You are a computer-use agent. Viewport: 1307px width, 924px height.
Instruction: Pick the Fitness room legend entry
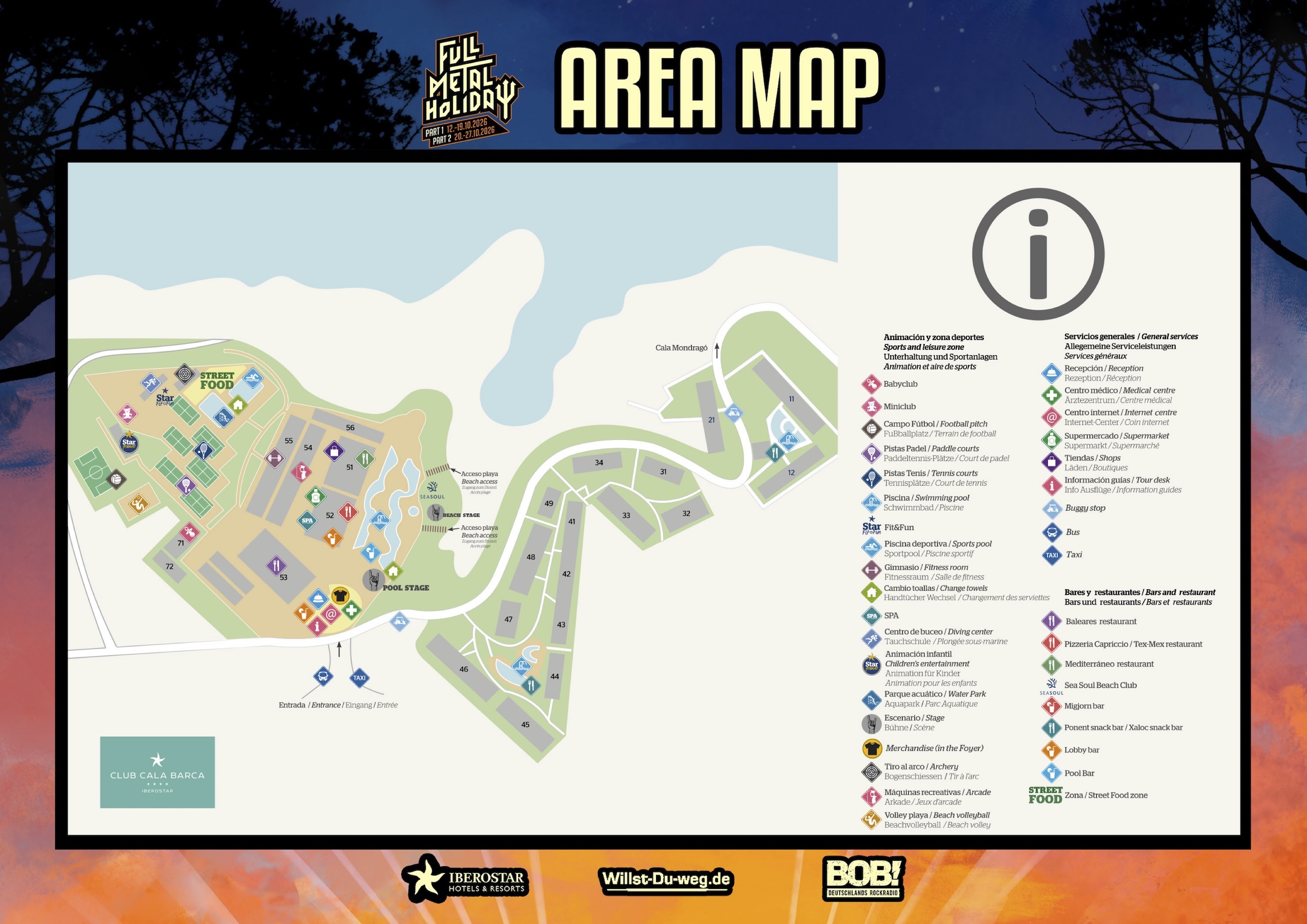(x=926, y=572)
